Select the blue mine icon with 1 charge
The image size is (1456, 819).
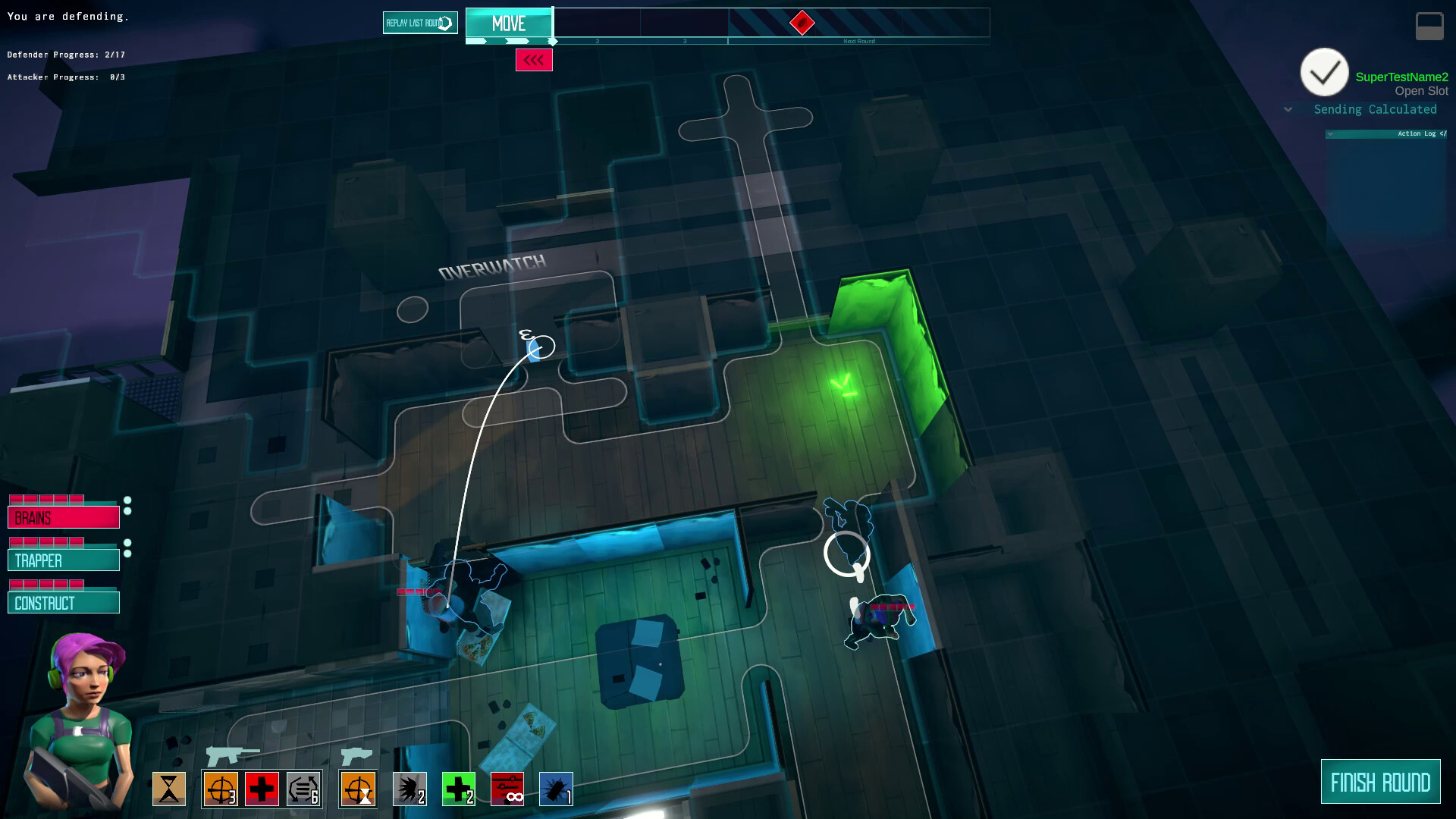point(556,789)
